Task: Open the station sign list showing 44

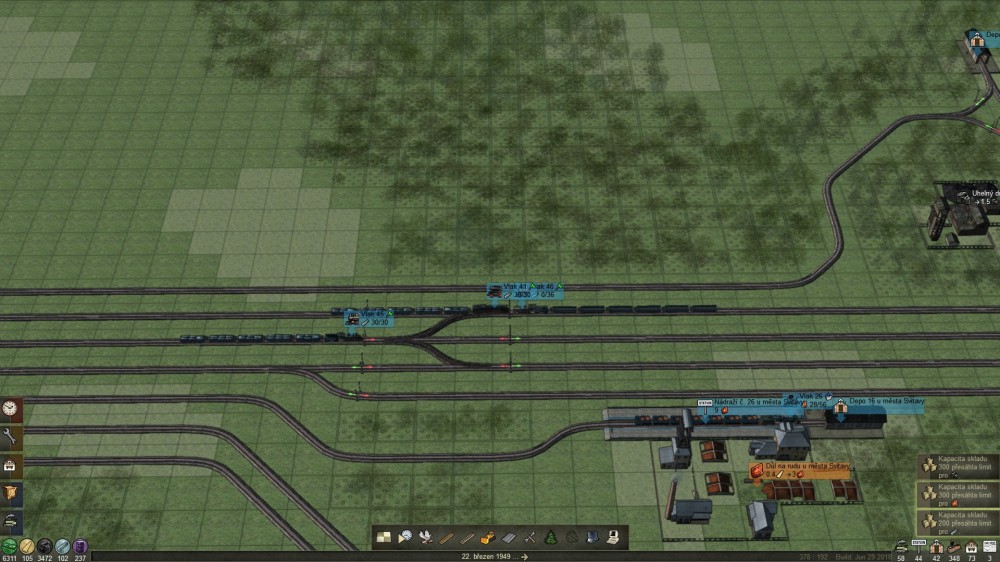Action: tap(919, 547)
